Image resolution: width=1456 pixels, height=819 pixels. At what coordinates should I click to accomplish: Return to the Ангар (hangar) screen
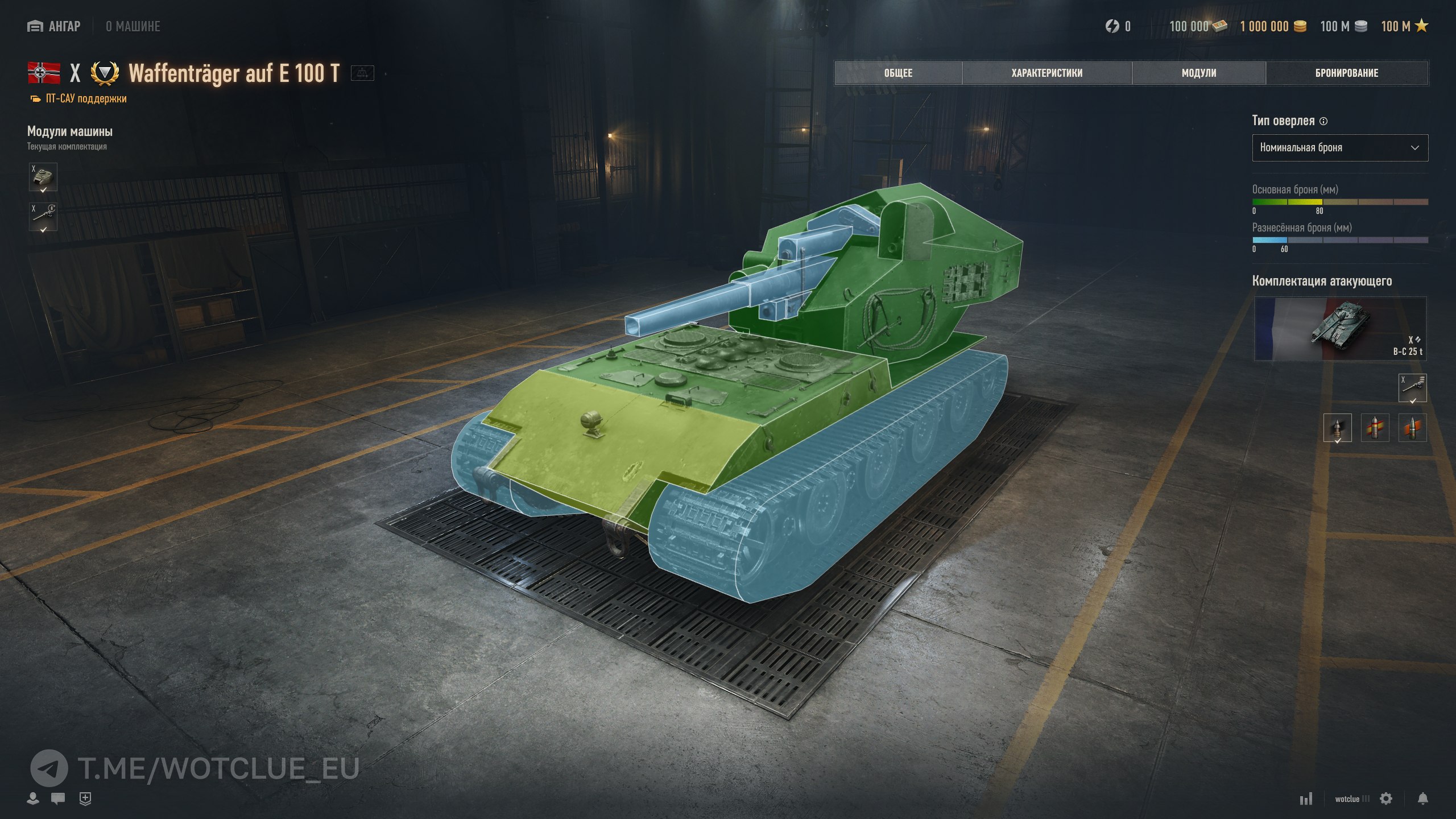(55, 26)
